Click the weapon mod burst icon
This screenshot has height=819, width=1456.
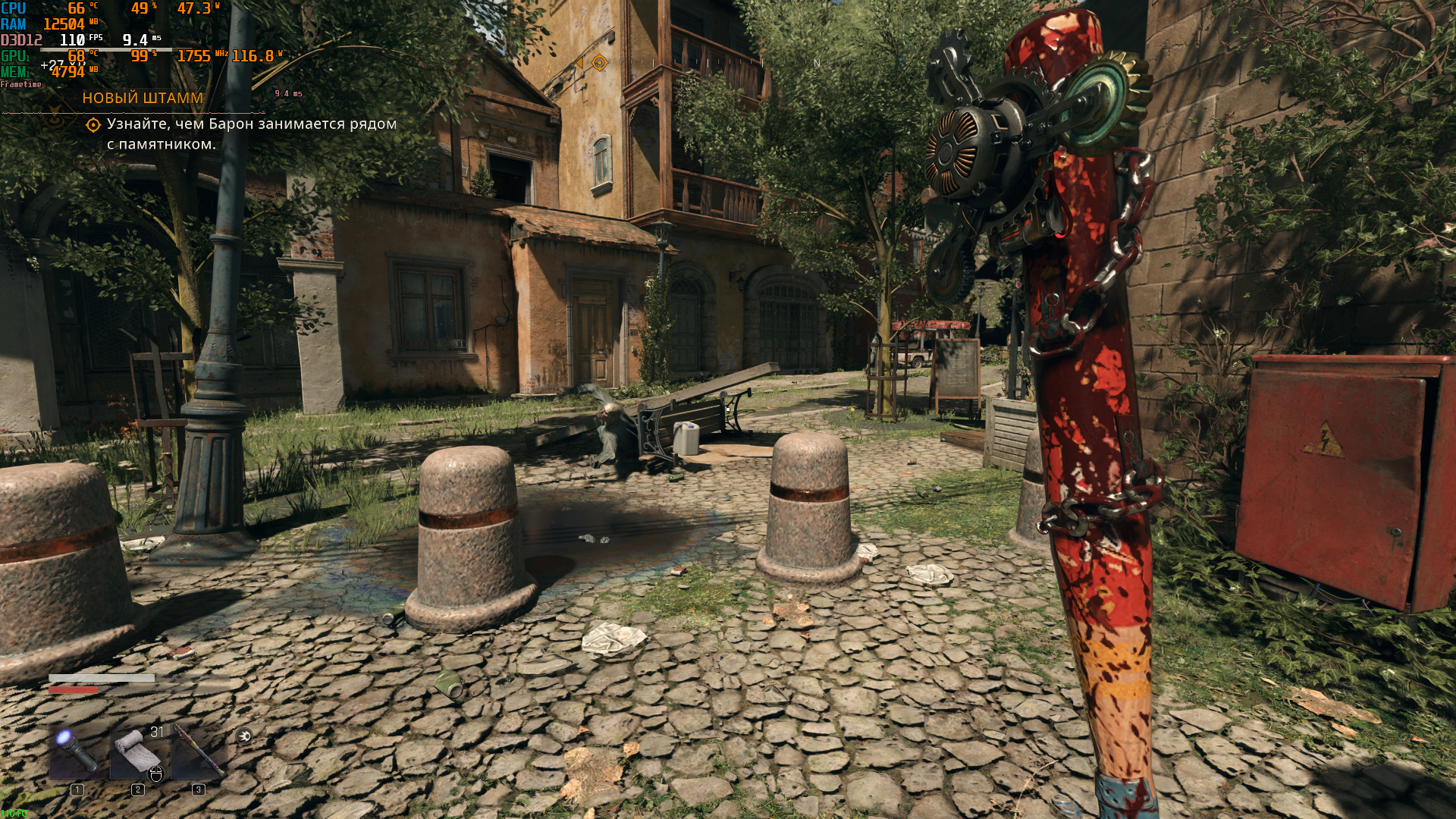click(243, 736)
